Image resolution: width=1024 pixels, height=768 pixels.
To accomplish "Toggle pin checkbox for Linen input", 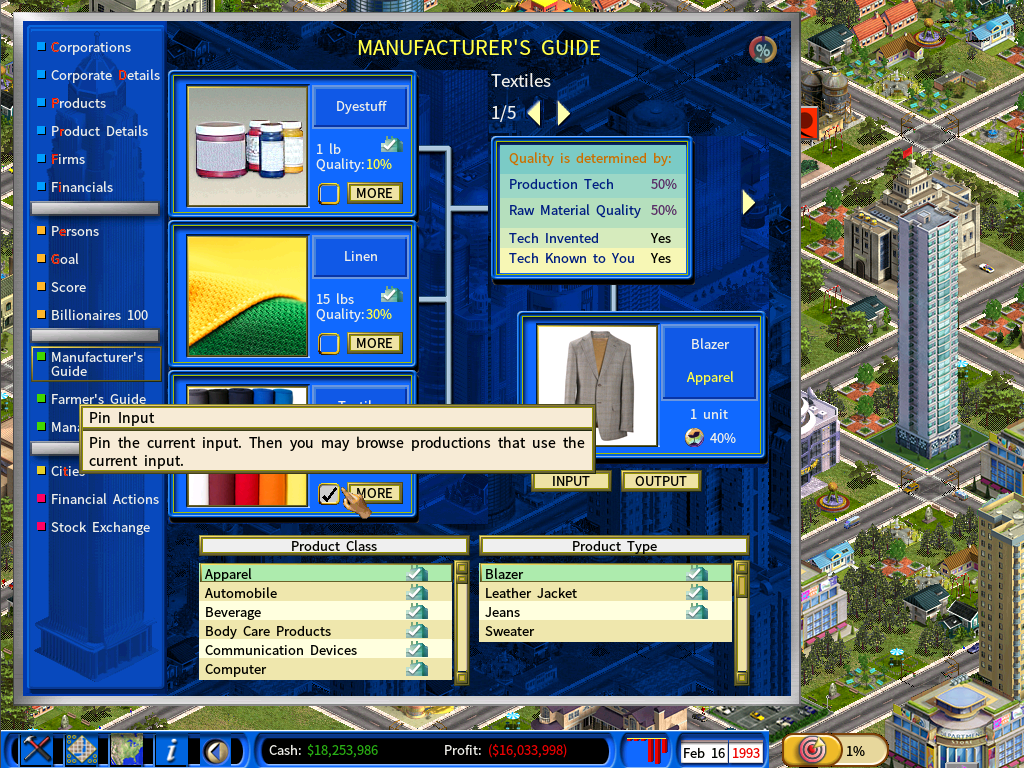I will pos(329,343).
